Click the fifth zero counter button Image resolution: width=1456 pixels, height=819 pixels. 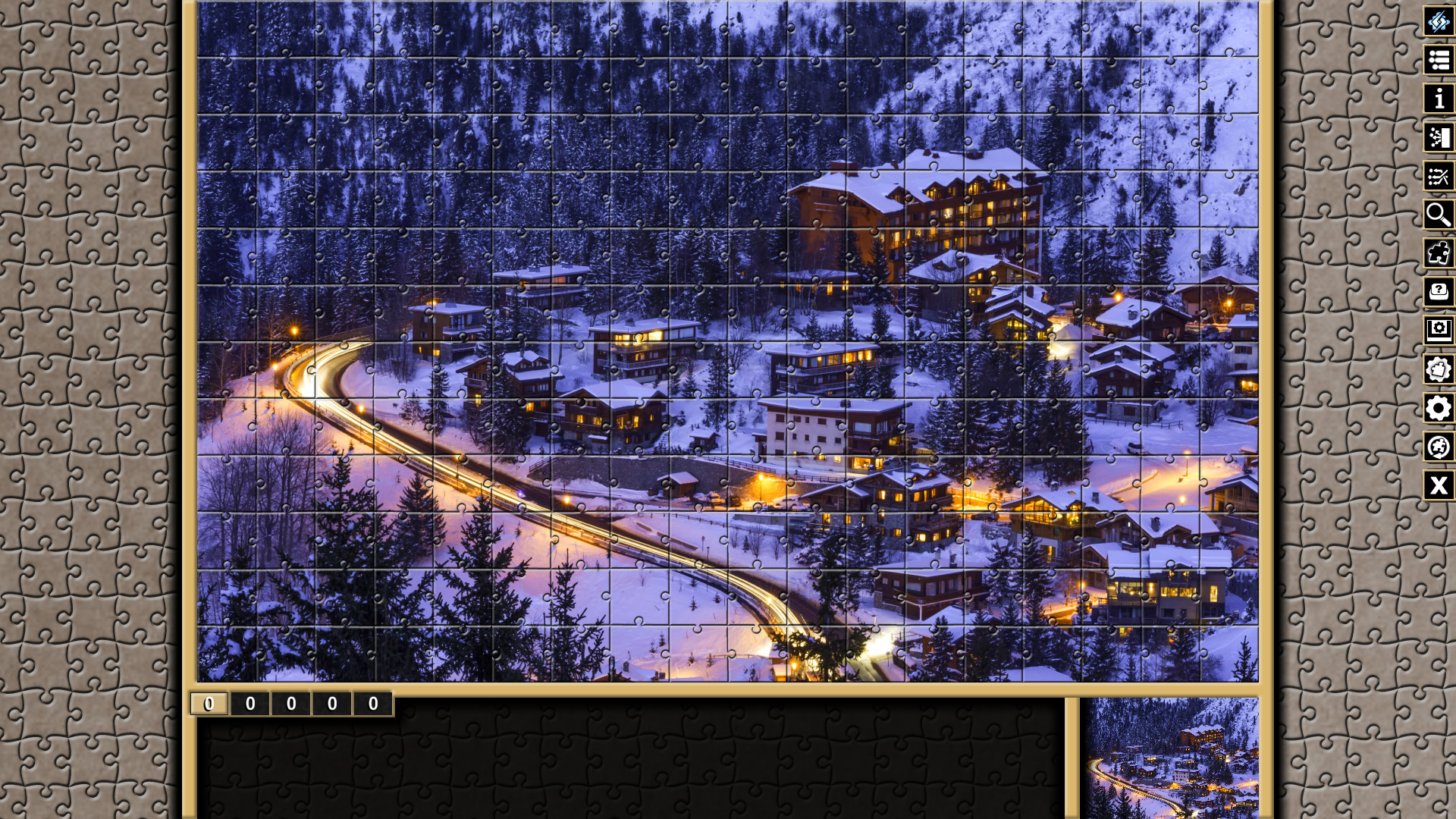coord(372,704)
